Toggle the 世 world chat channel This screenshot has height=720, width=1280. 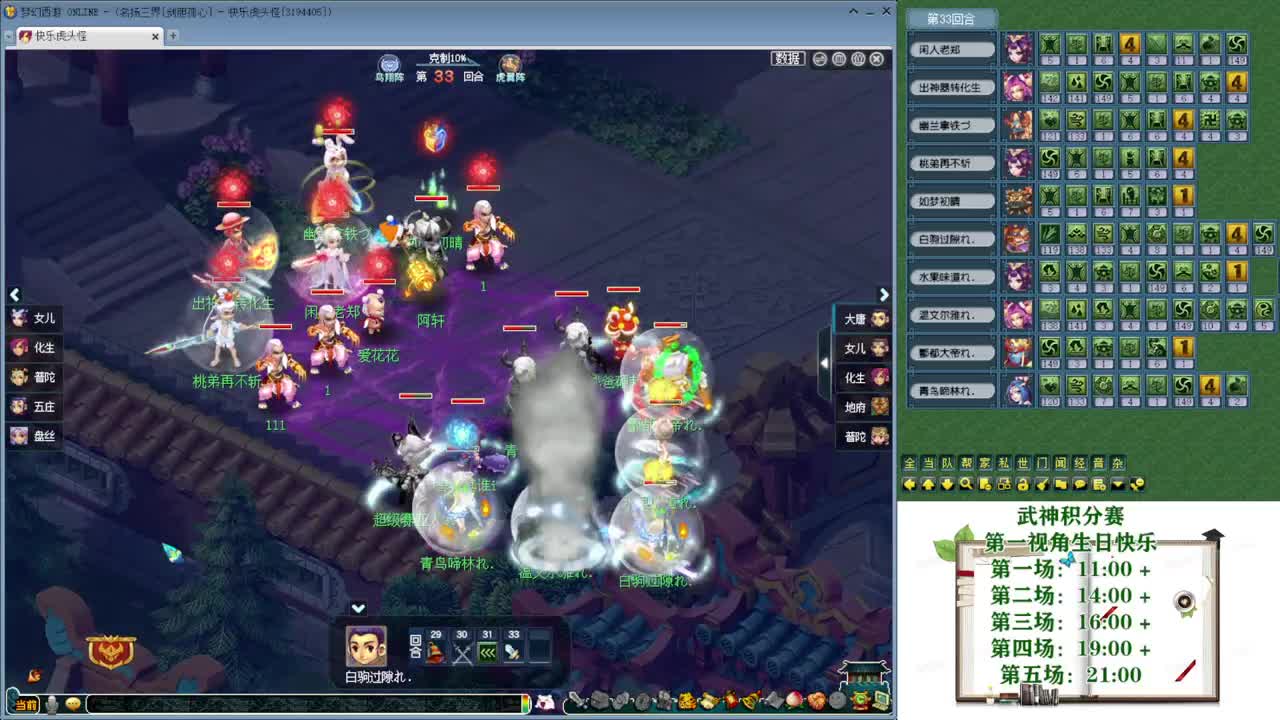[x=1022, y=463]
